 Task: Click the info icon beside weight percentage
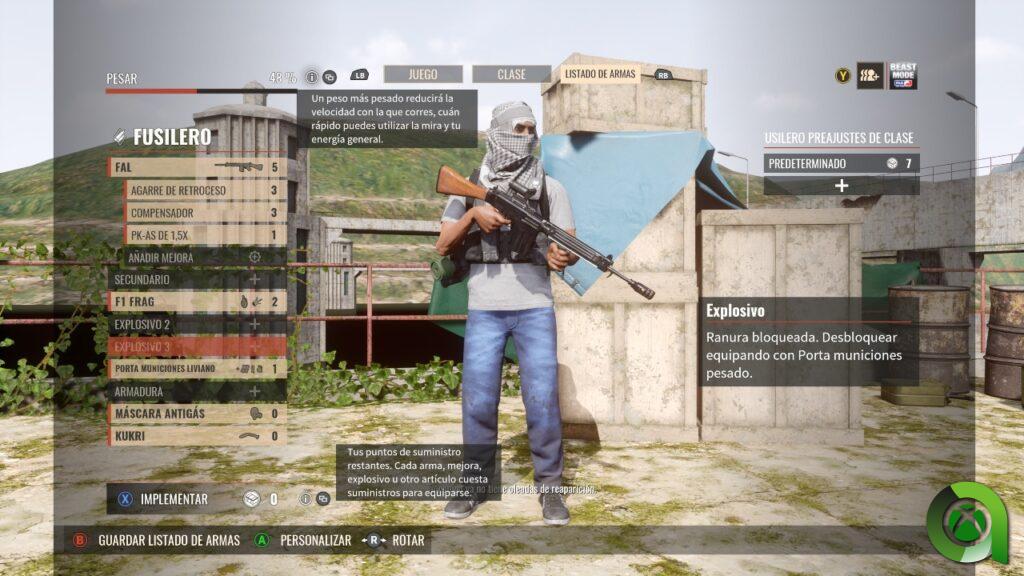click(311, 77)
